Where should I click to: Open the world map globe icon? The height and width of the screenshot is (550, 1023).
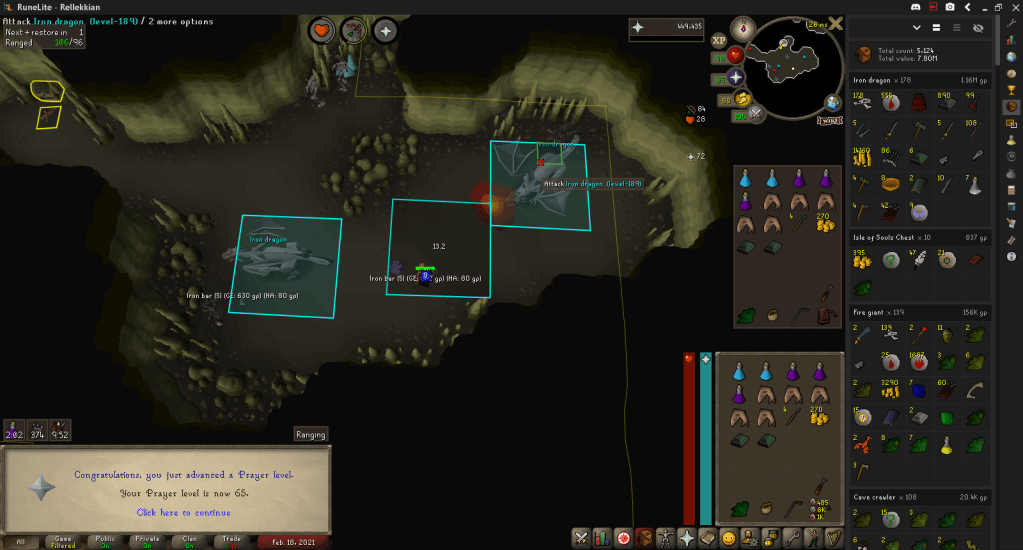[x=833, y=102]
